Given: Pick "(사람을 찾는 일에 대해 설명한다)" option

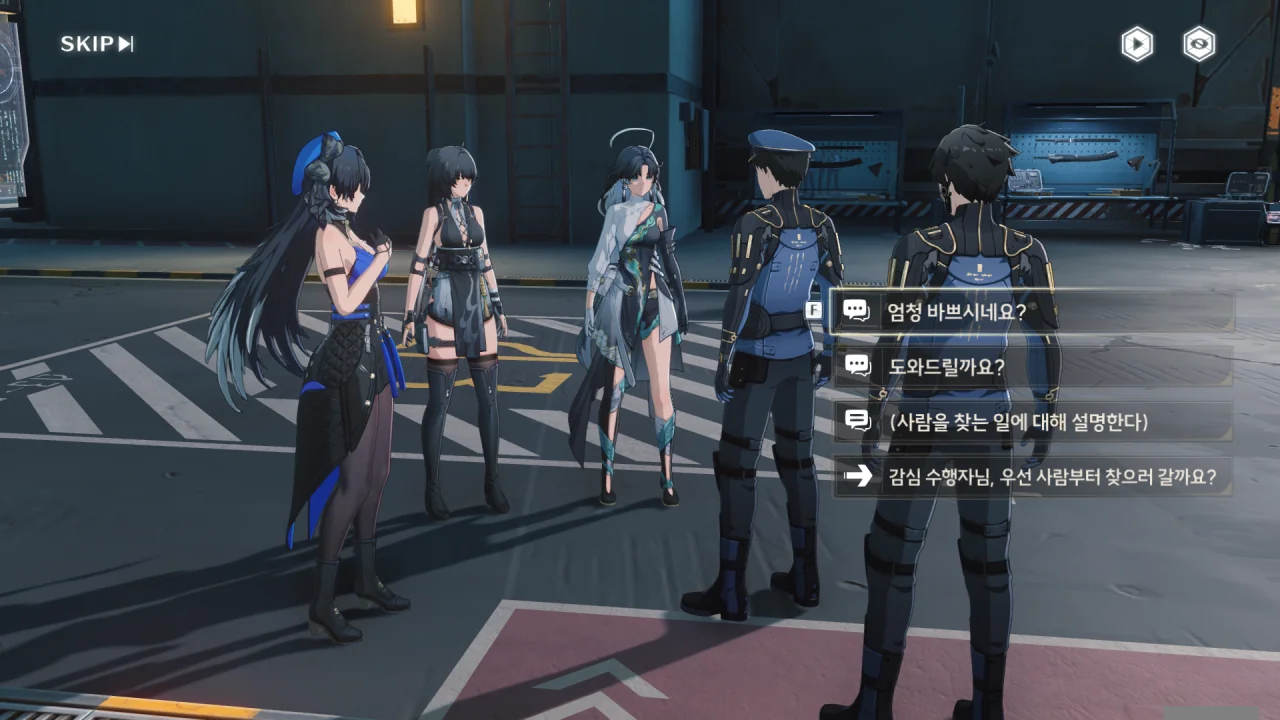Looking at the screenshot, I should pos(1032,422).
